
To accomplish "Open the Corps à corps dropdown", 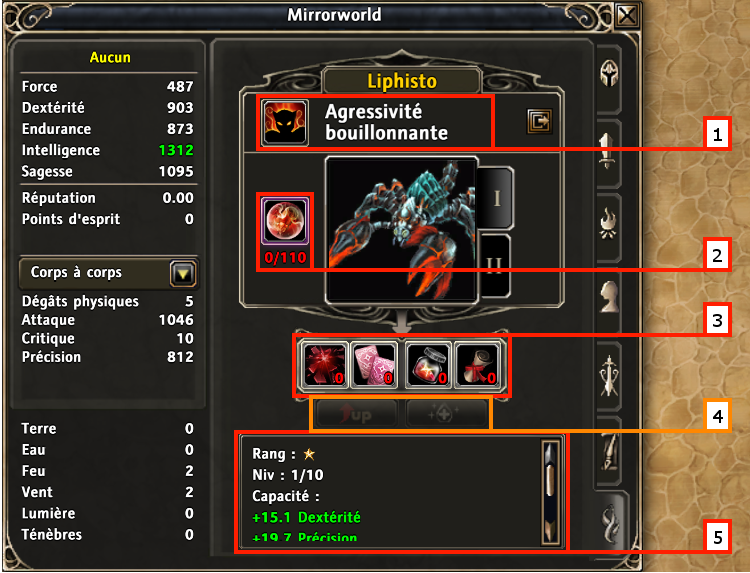I will (183, 273).
